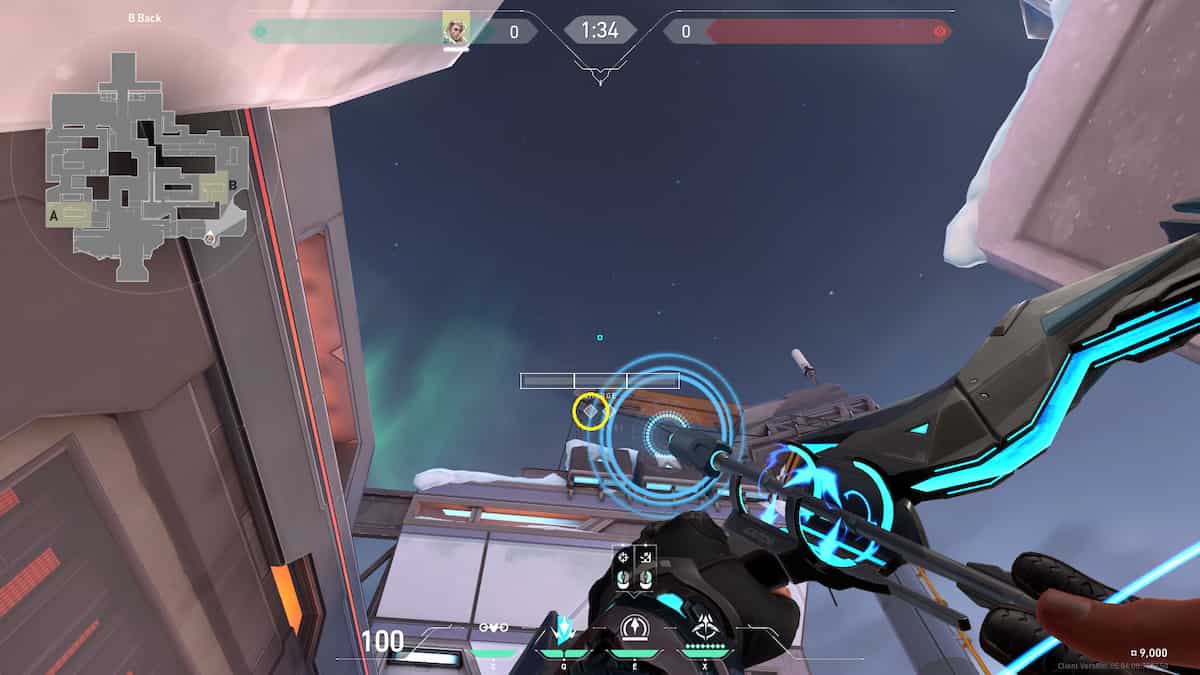Click the agent portrait in top bar
This screenshot has width=1200, height=675.
(x=456, y=31)
